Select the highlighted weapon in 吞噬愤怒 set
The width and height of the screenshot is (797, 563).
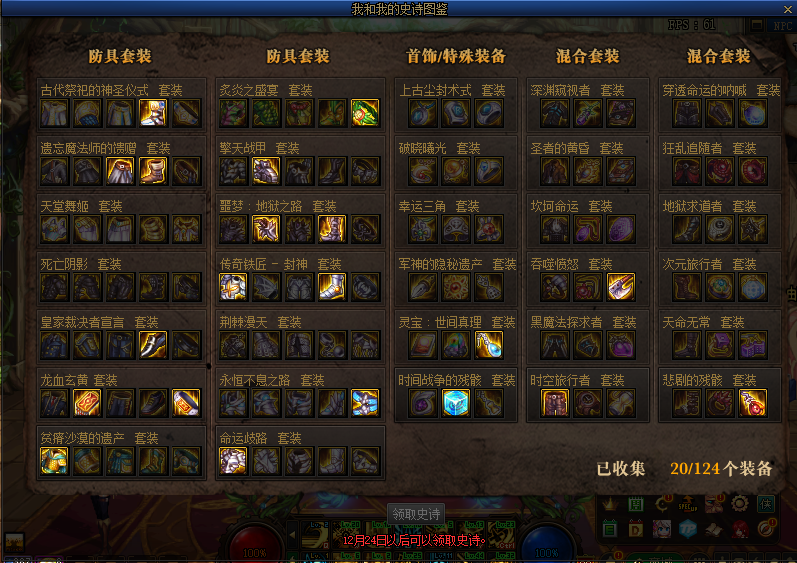pyautogui.click(x=620, y=287)
